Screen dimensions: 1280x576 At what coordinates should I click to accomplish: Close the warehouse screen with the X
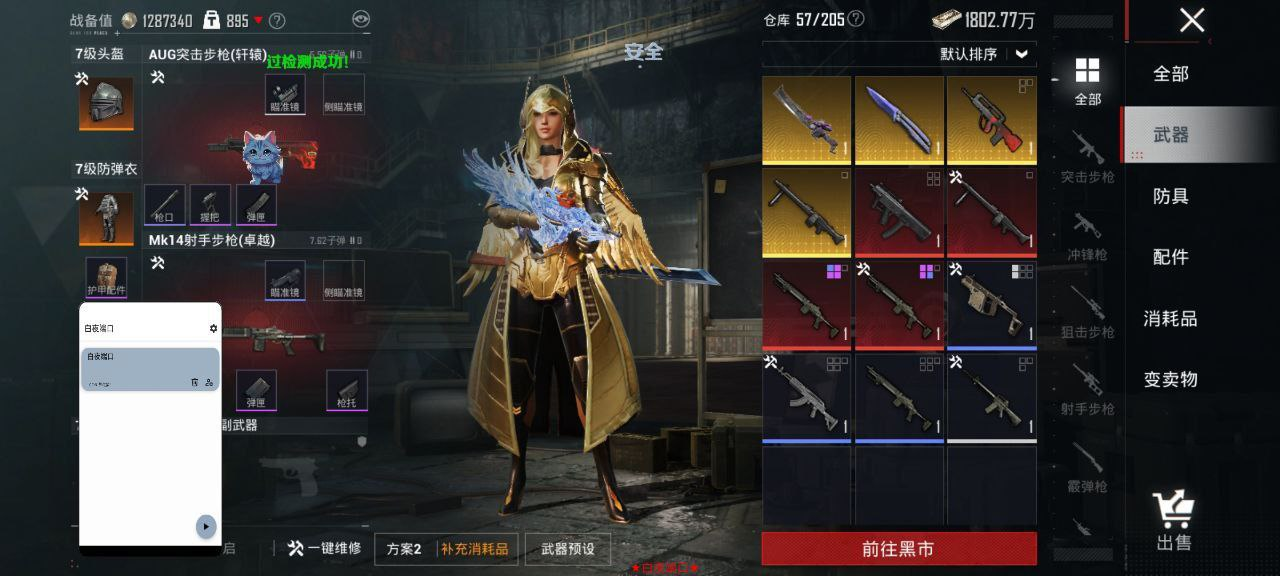coord(1191,20)
